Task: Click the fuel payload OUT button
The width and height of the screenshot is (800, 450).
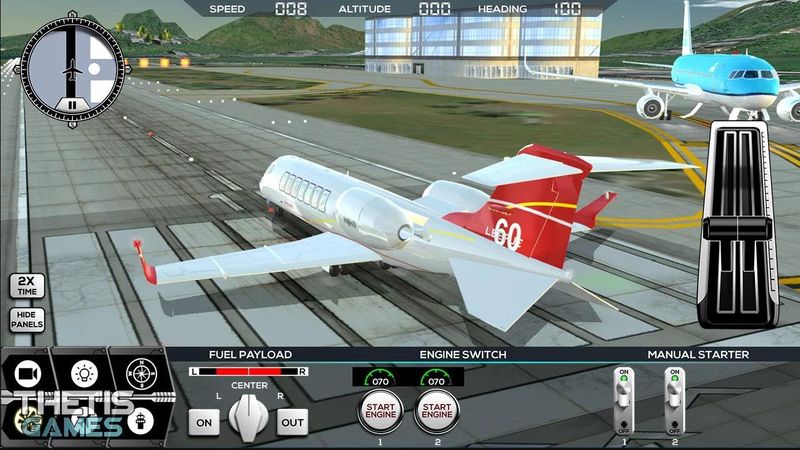Action: point(293,421)
